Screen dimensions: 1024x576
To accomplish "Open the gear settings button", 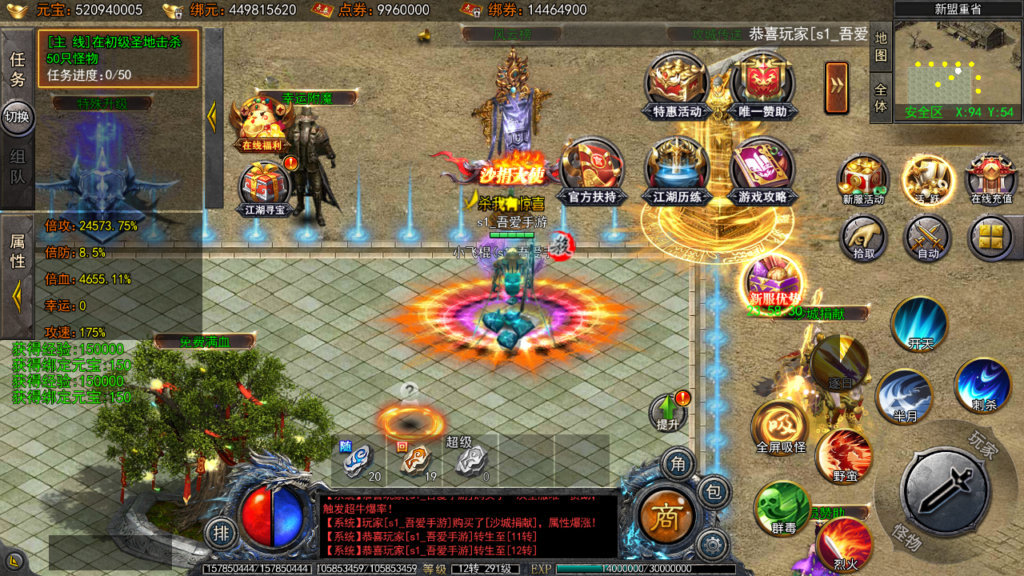I will (x=711, y=545).
